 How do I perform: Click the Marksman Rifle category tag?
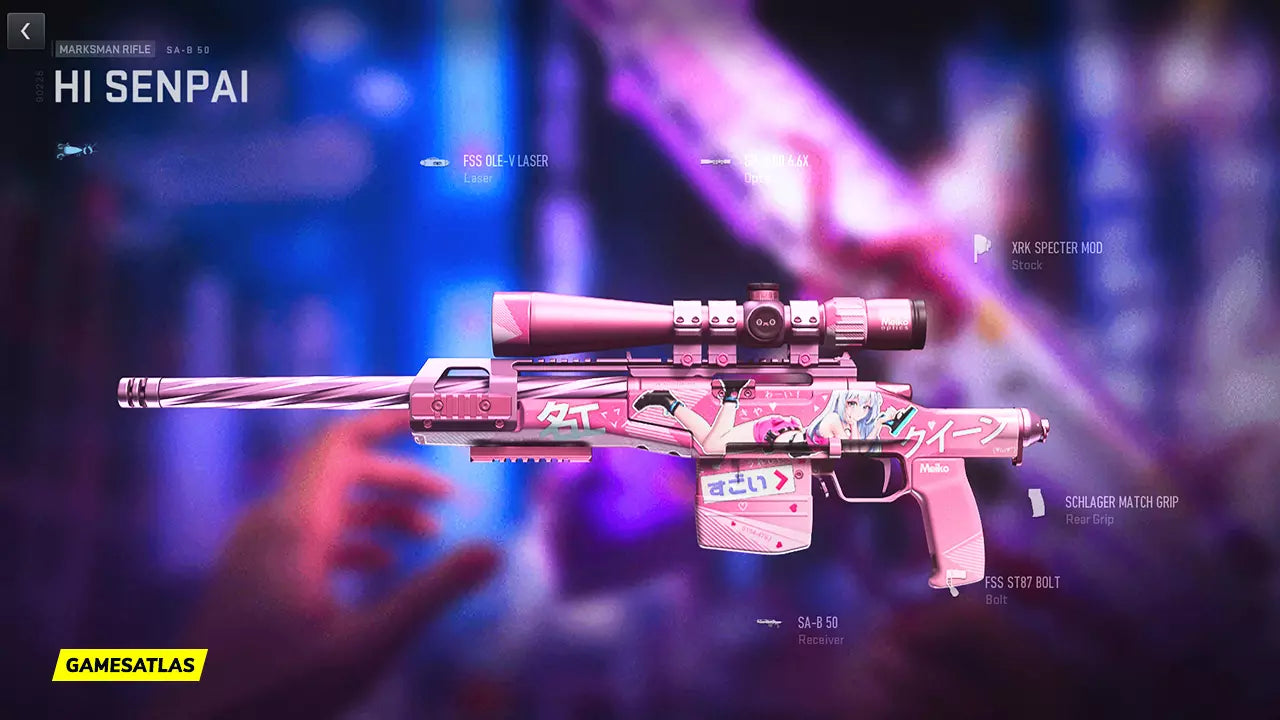tap(104, 49)
